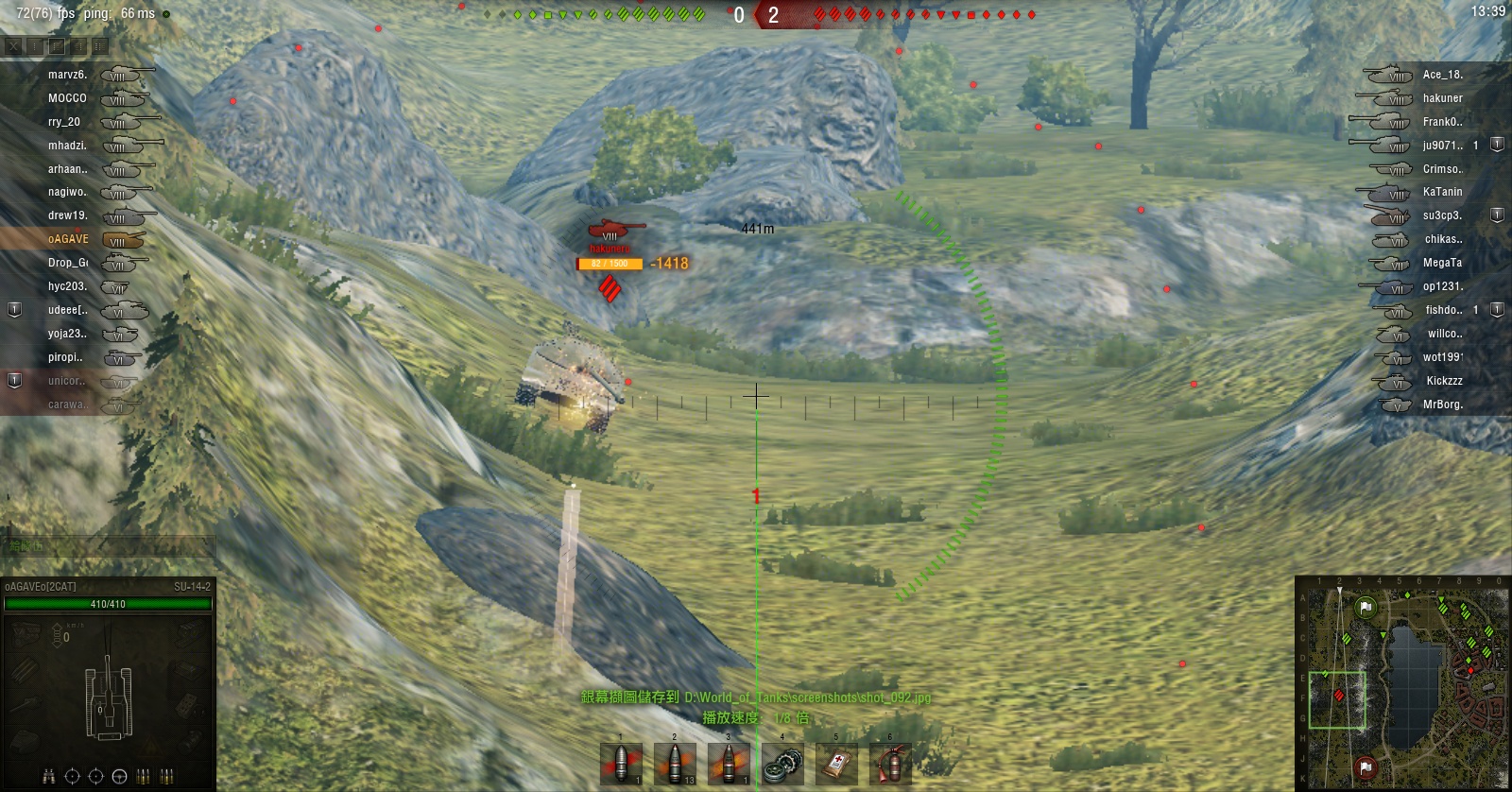1512x792 pixels.
Task: Select the first shell slot
Action: (621, 764)
